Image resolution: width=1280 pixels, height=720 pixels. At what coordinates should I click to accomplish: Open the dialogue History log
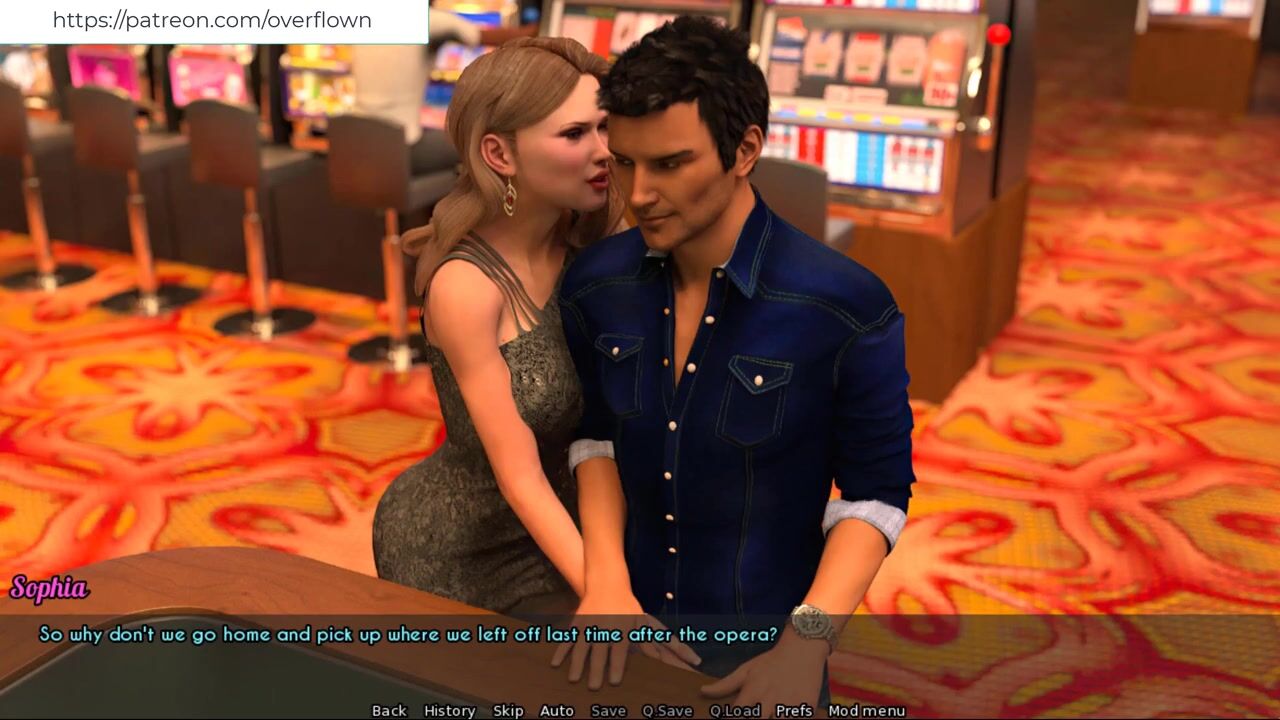pos(449,710)
